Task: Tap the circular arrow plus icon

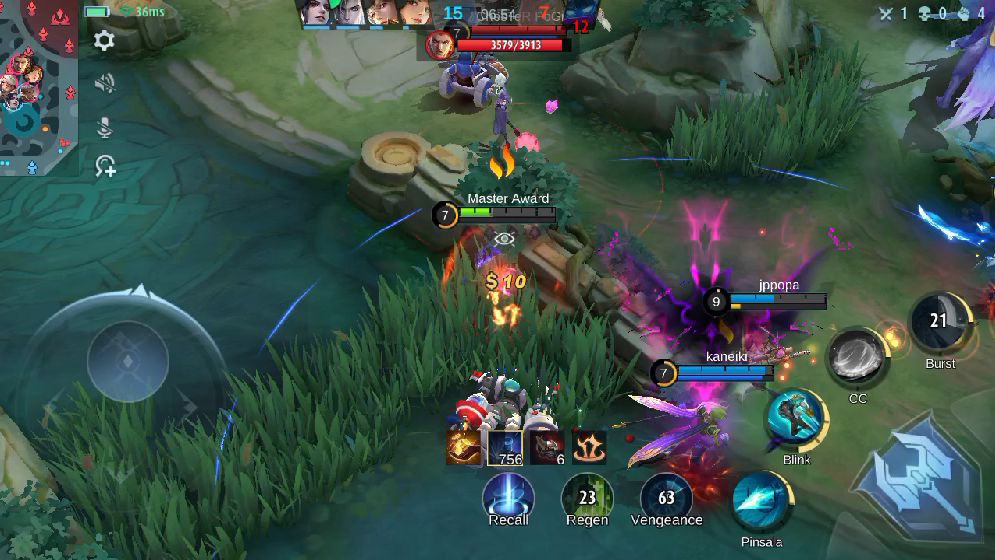Action: click(104, 167)
